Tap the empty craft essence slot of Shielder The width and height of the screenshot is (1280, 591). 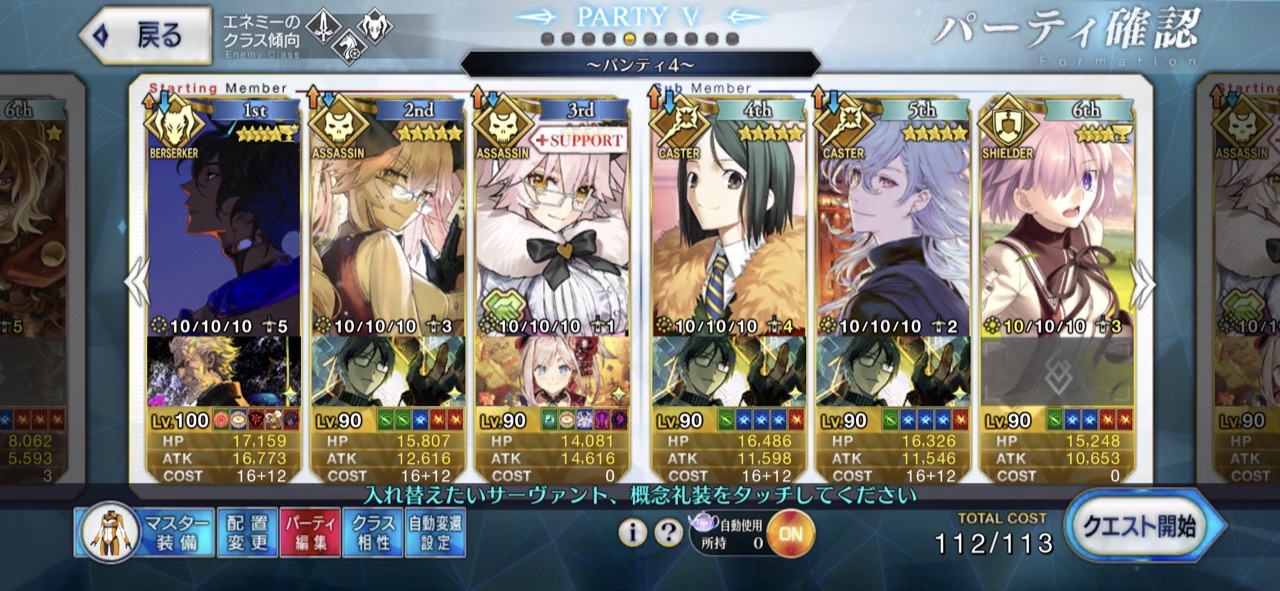click(1056, 371)
